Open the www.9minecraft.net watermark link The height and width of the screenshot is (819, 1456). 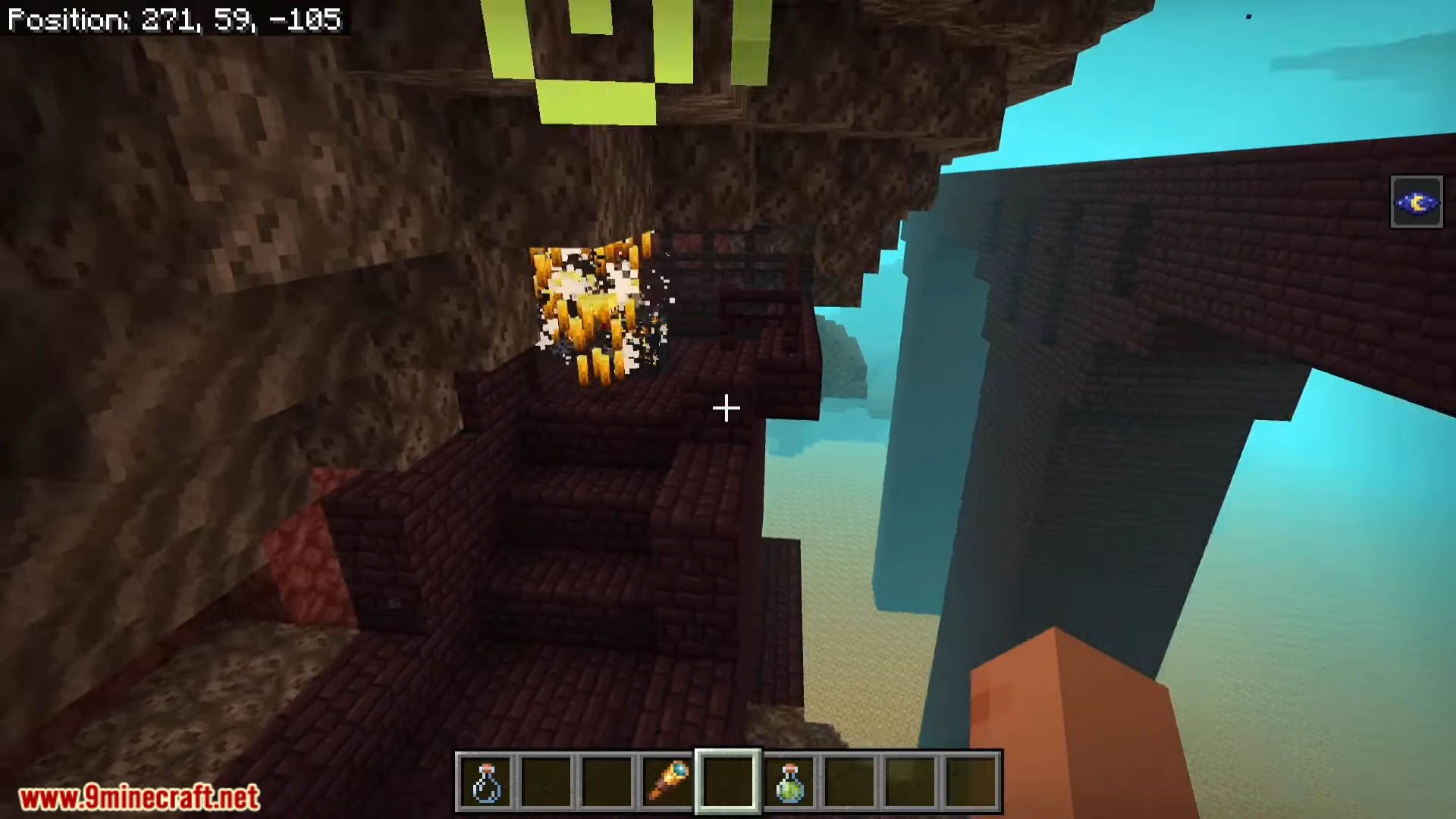pos(140,797)
